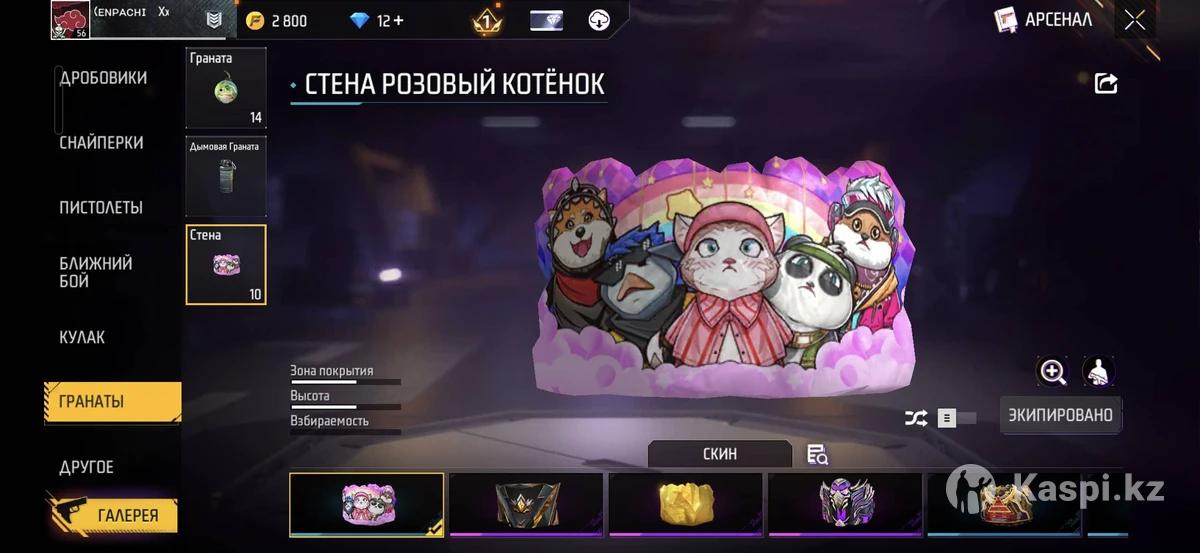Image resolution: width=1200 pixels, height=553 pixels.
Task: Select the Граната item slot
Action: click(x=226, y=89)
